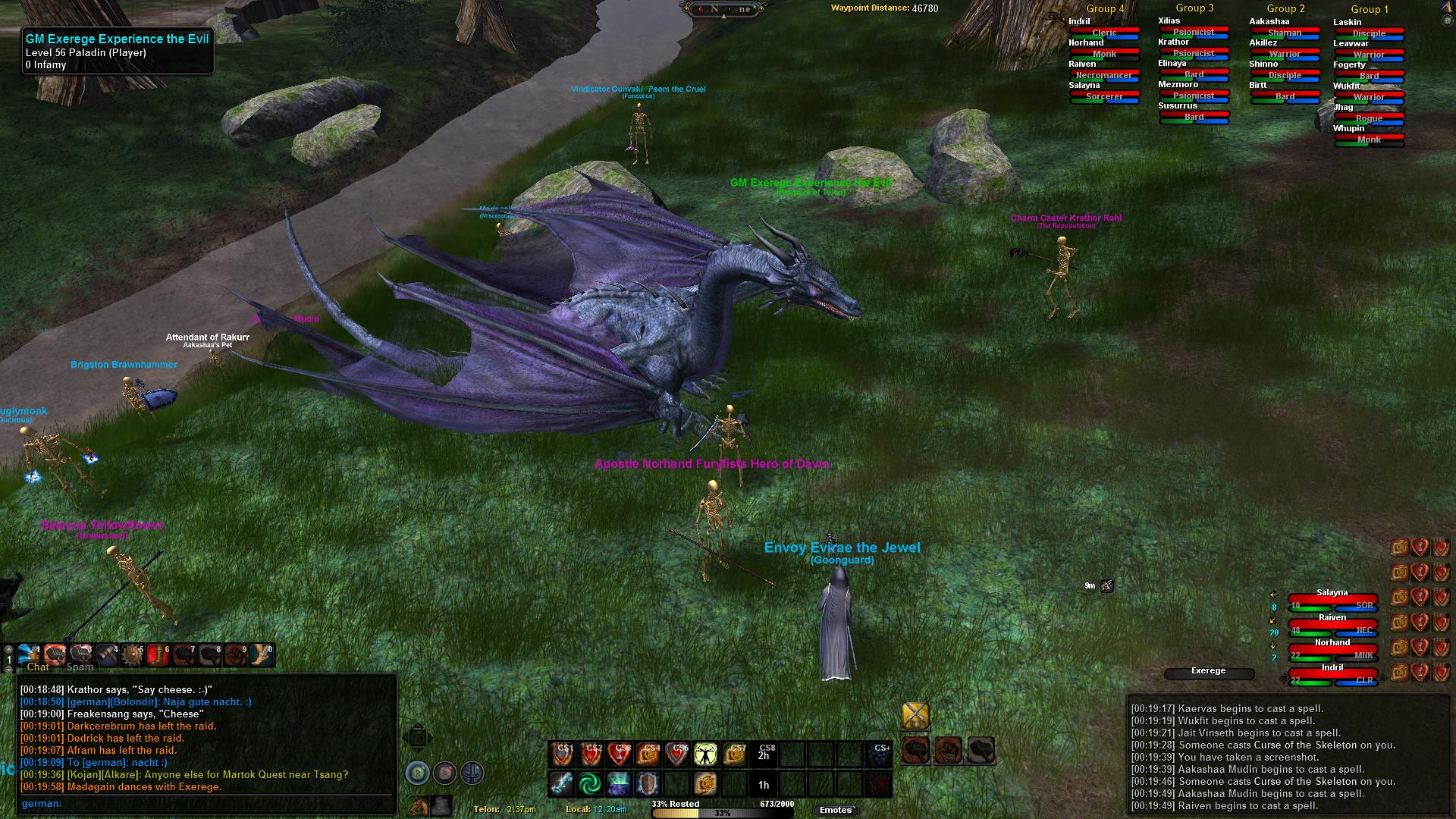Choose group member Salayna's frame
Image resolution: width=1456 pixels, height=819 pixels.
click(x=1332, y=600)
